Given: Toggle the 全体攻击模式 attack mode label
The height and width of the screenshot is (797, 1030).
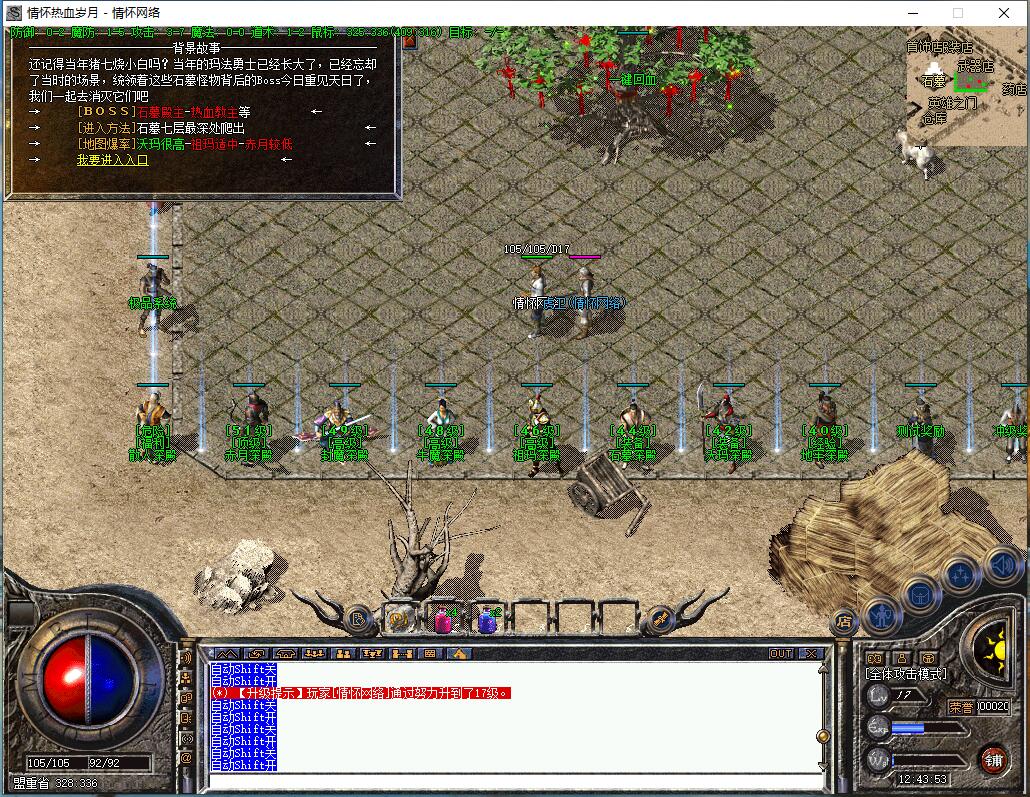Looking at the screenshot, I should click(x=906, y=675).
